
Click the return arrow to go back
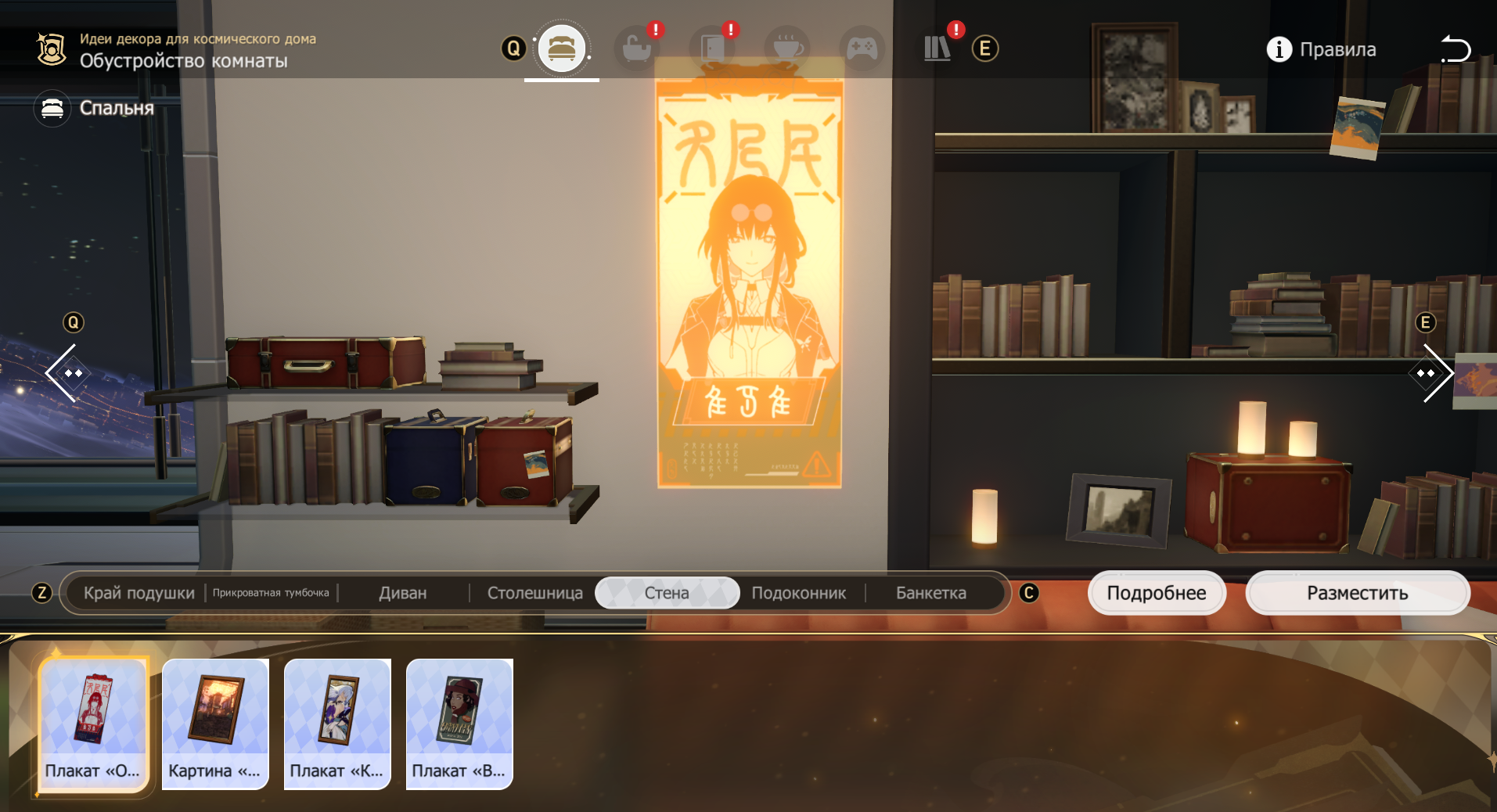[1456, 49]
